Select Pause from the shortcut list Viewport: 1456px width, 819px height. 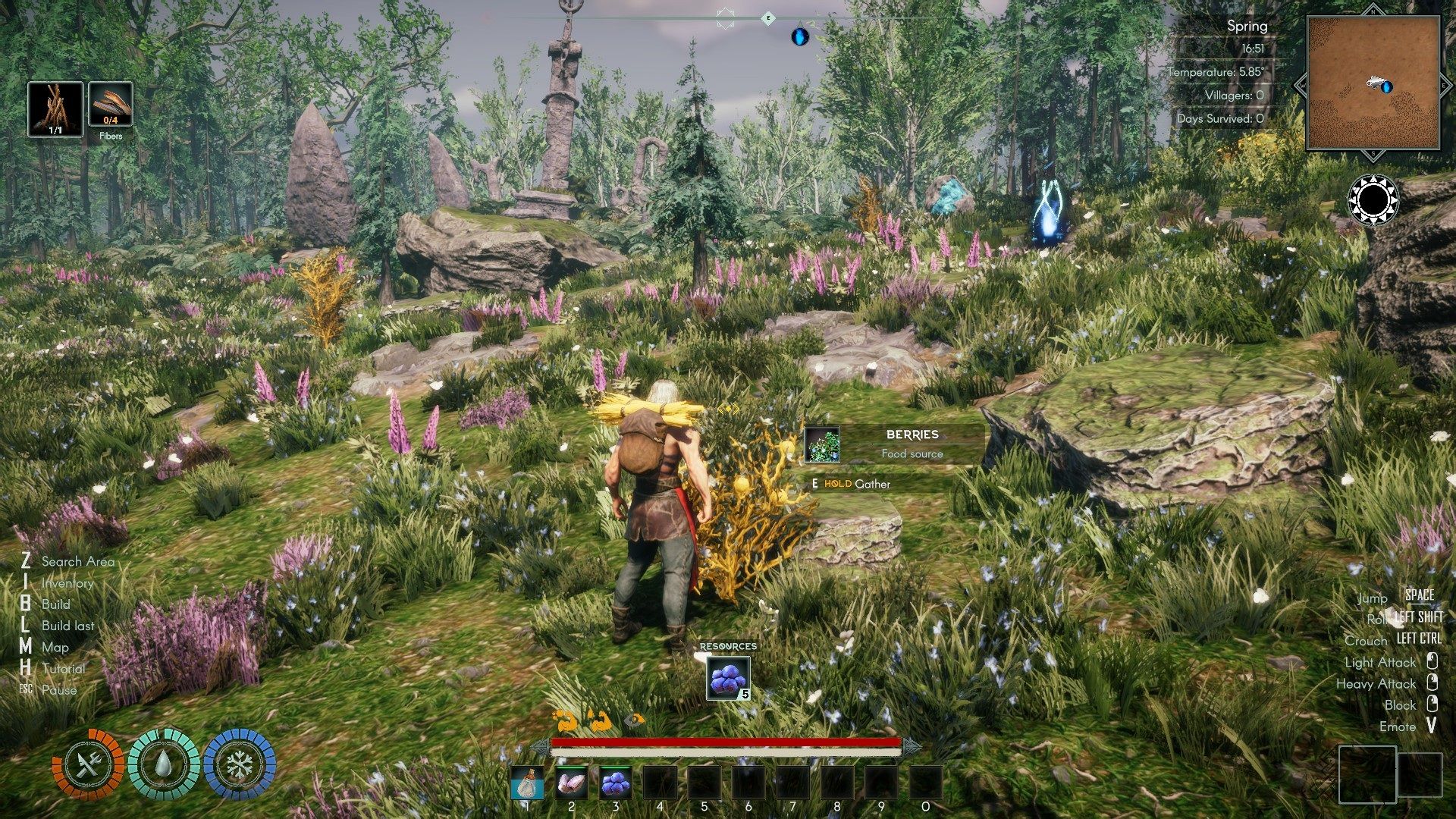click(59, 690)
